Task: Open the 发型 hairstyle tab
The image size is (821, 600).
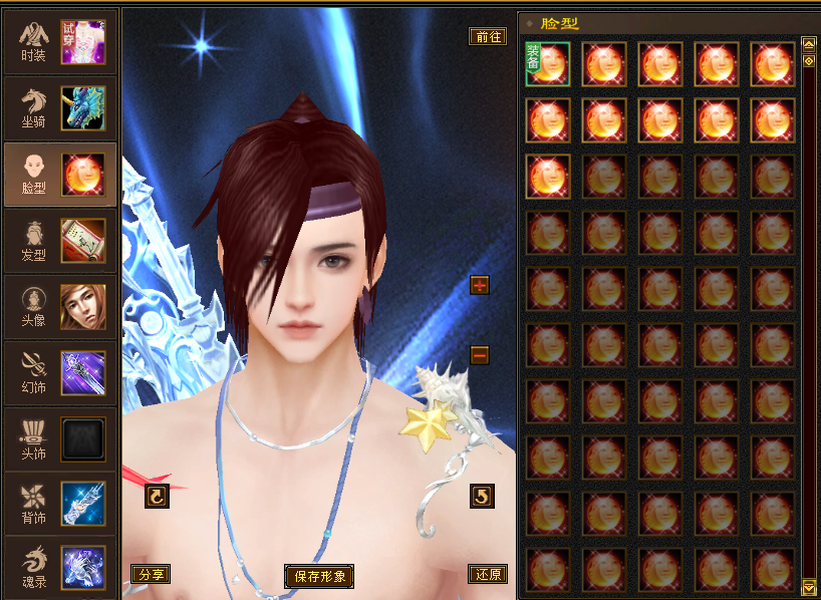Action: [x=59, y=240]
